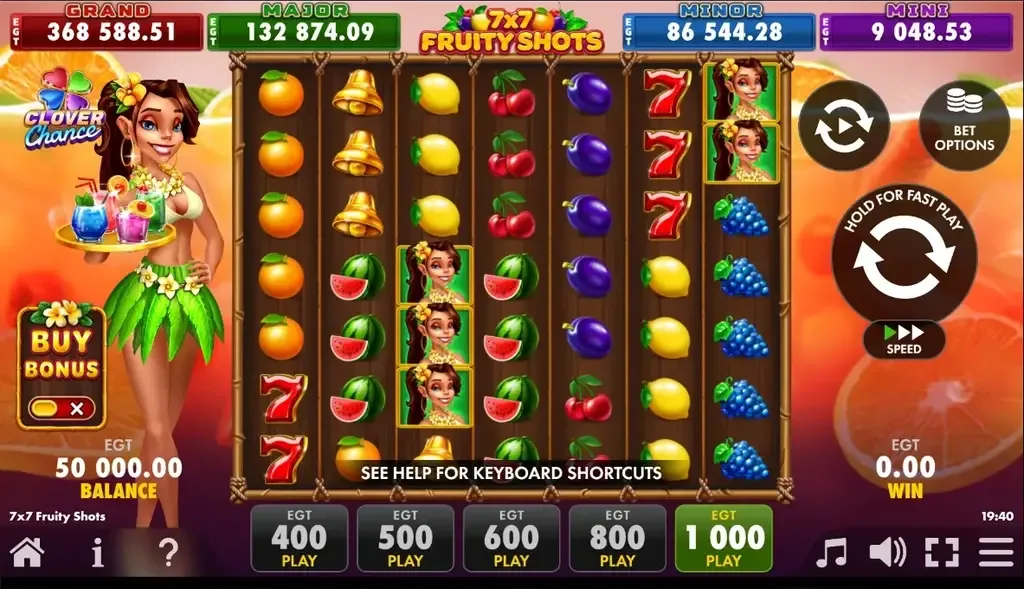Choose the 500 EGT play button
The image size is (1024, 589).
(x=405, y=540)
